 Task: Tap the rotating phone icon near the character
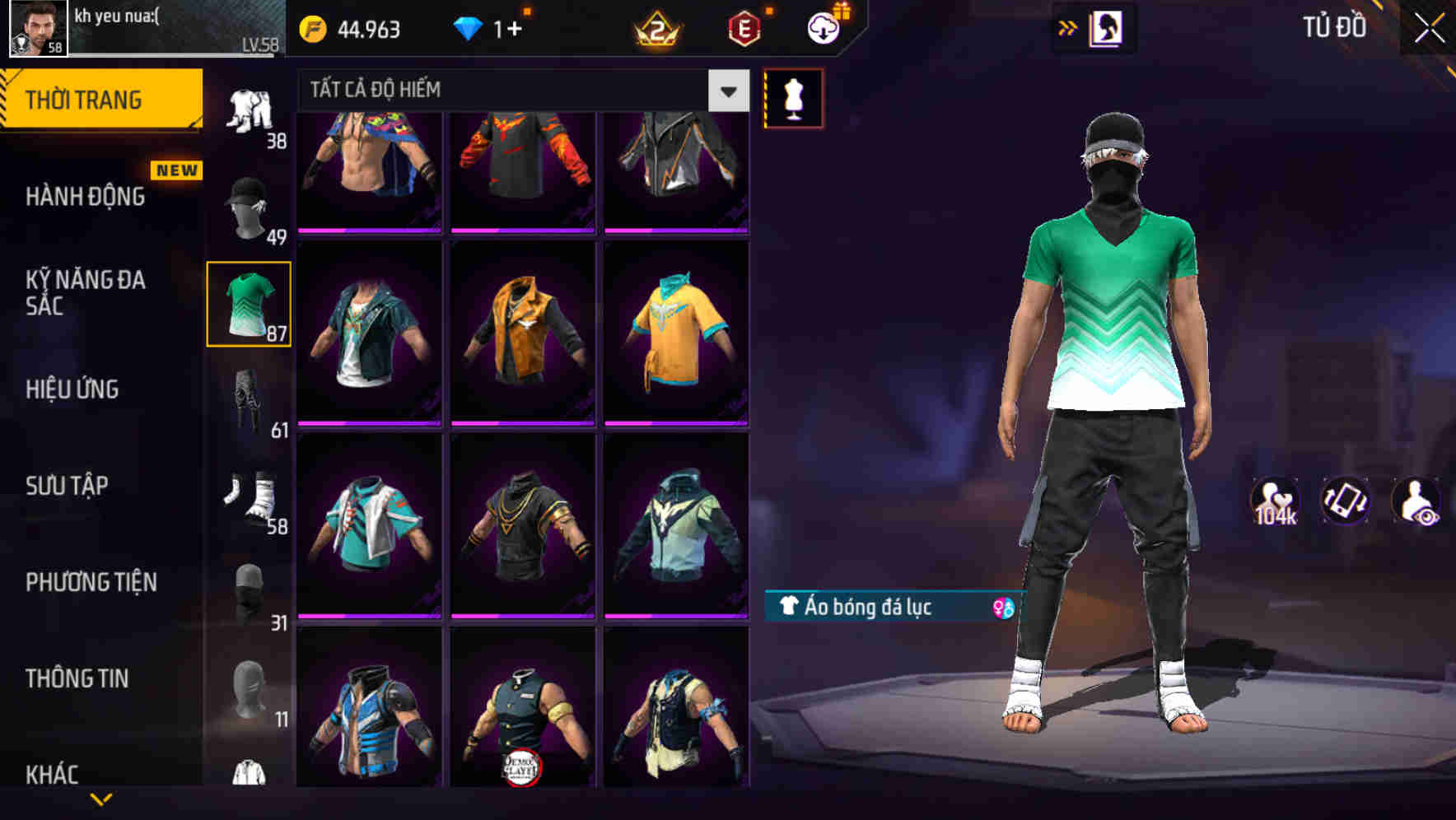pos(1346,501)
